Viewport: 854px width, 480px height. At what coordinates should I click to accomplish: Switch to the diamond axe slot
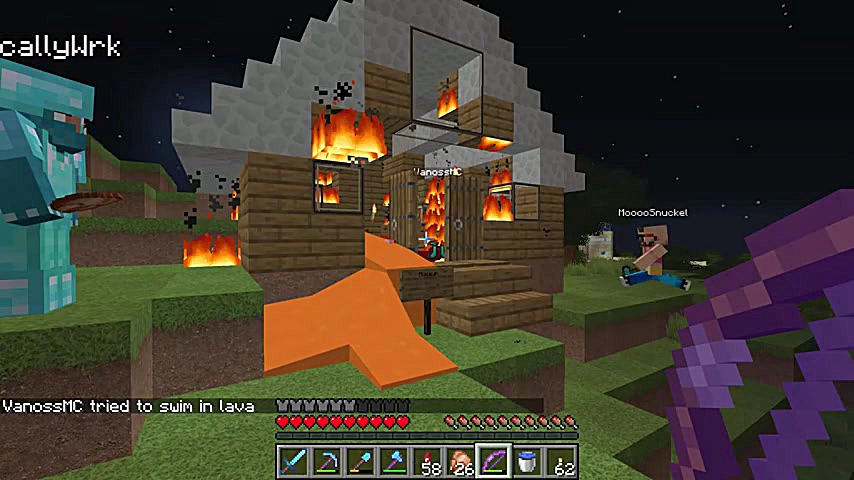point(394,461)
